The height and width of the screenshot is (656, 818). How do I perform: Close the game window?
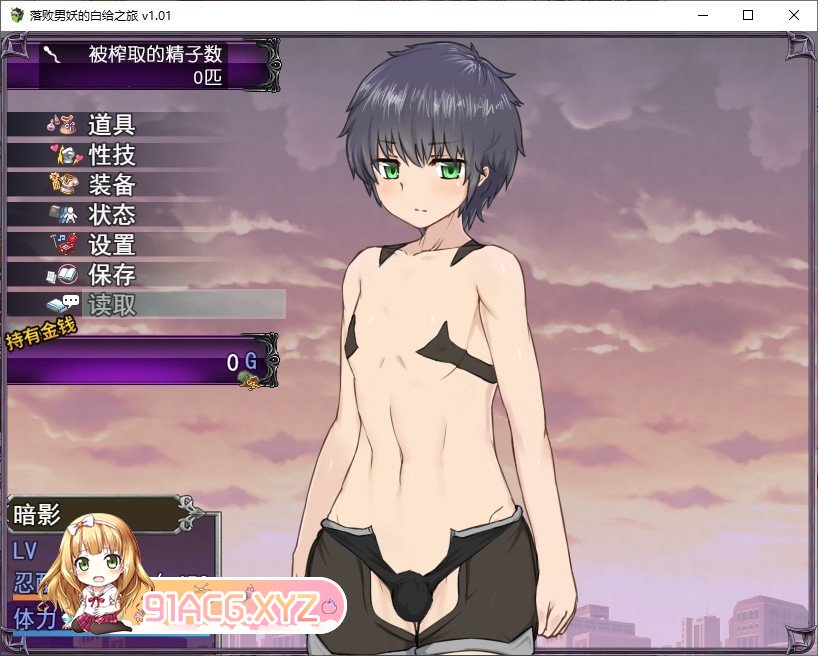click(793, 15)
